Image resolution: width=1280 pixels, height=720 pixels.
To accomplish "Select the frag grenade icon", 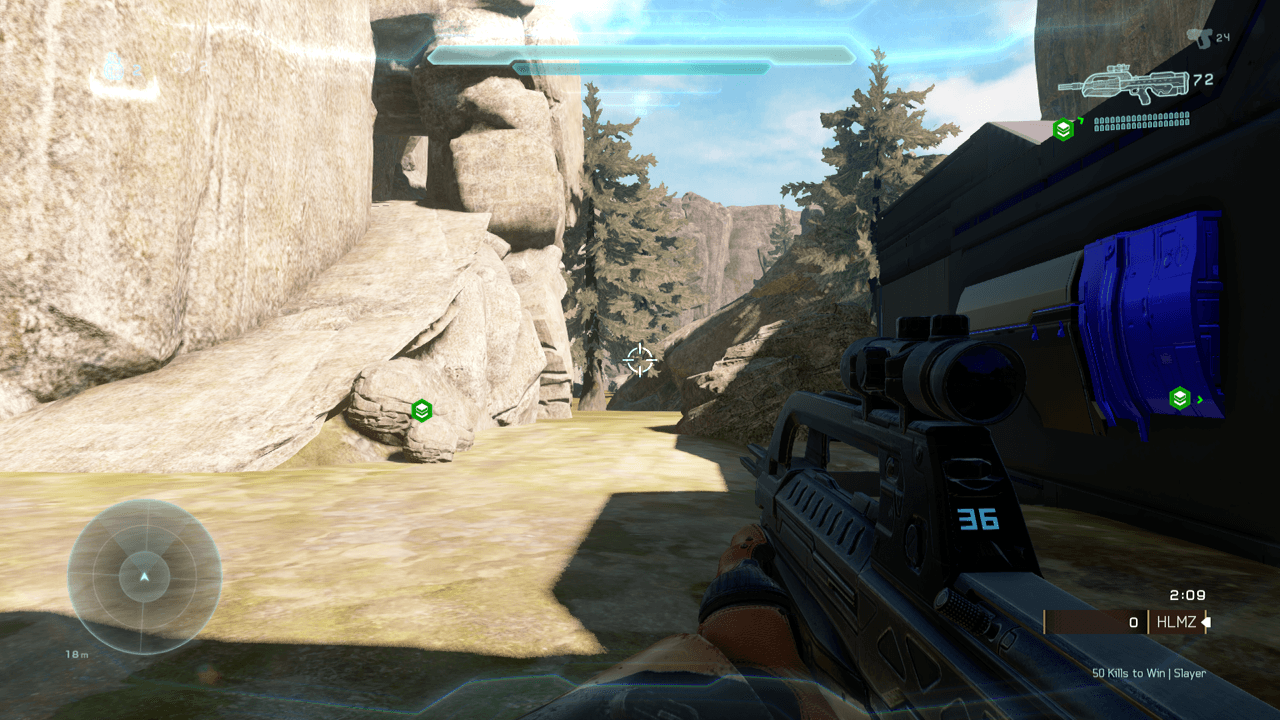I will pos(114,68).
